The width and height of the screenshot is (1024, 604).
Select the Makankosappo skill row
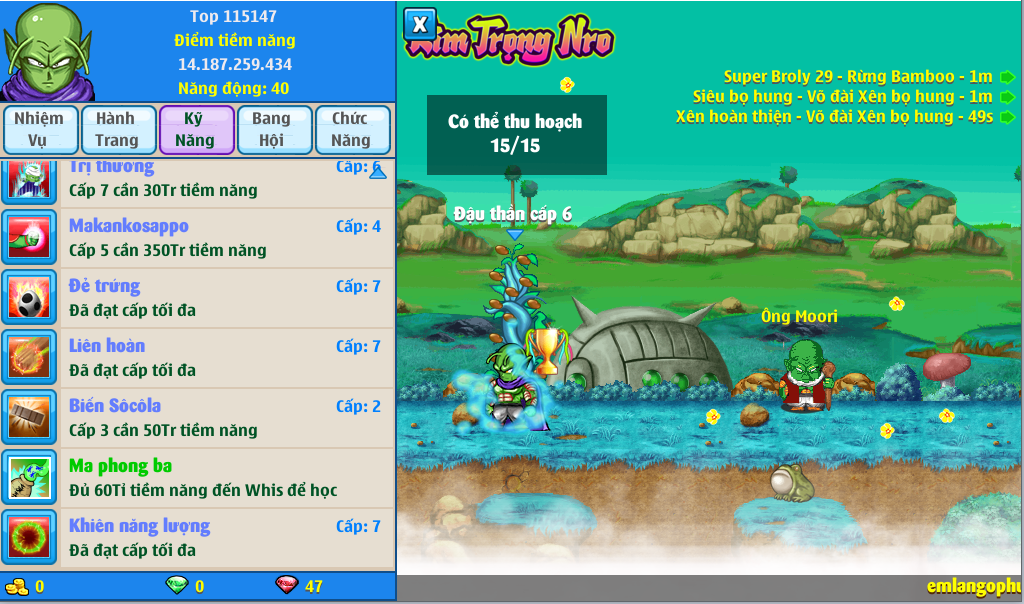click(198, 238)
